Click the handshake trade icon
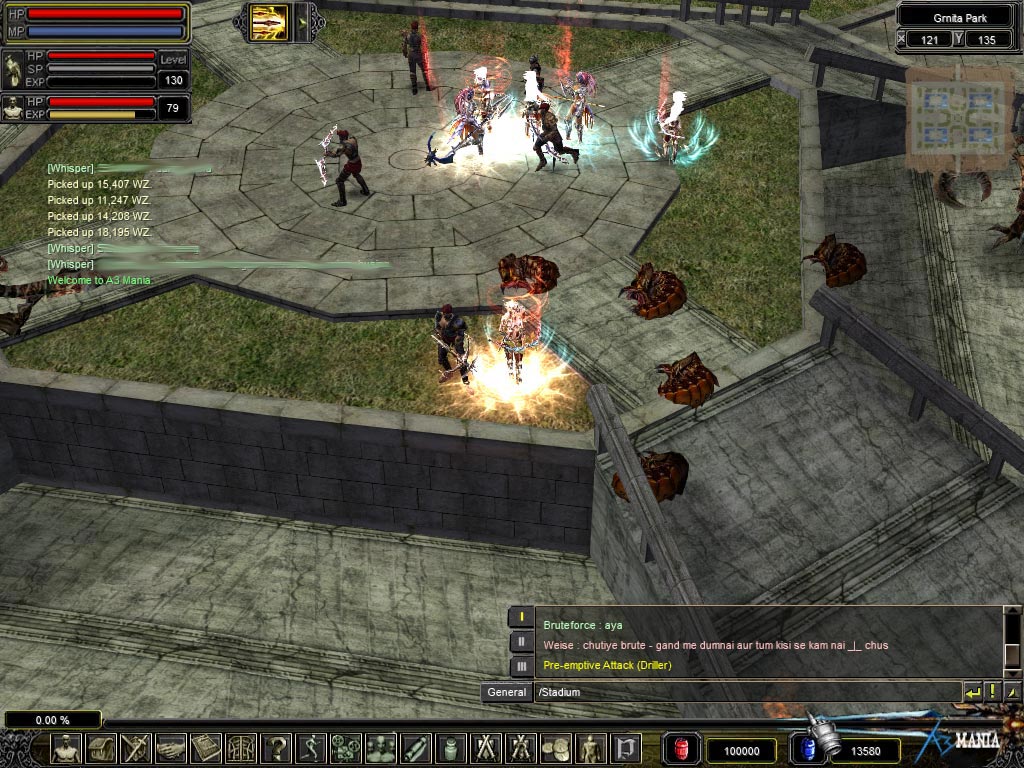 click(171, 748)
